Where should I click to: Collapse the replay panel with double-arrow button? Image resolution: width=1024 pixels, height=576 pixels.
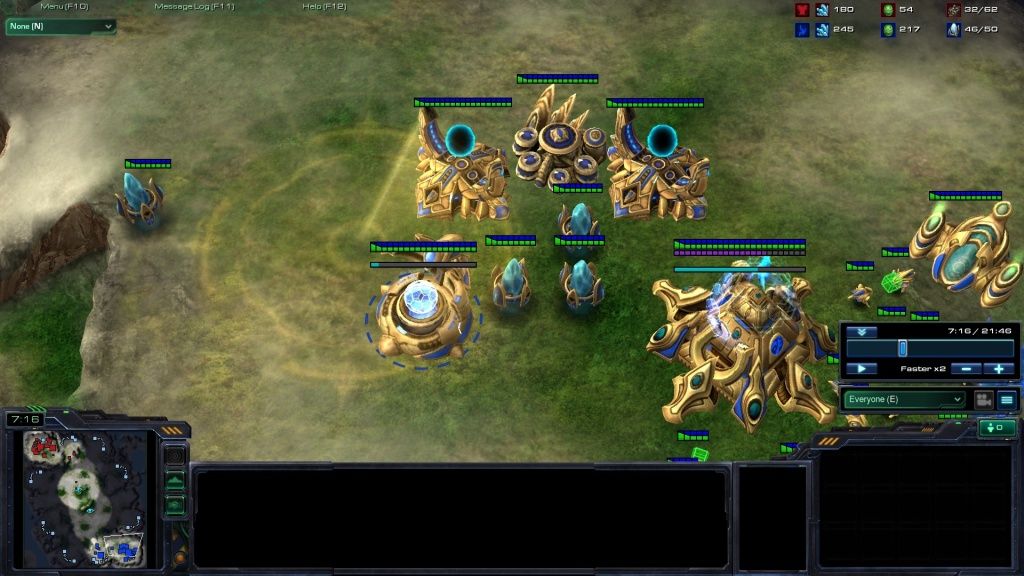coord(860,332)
